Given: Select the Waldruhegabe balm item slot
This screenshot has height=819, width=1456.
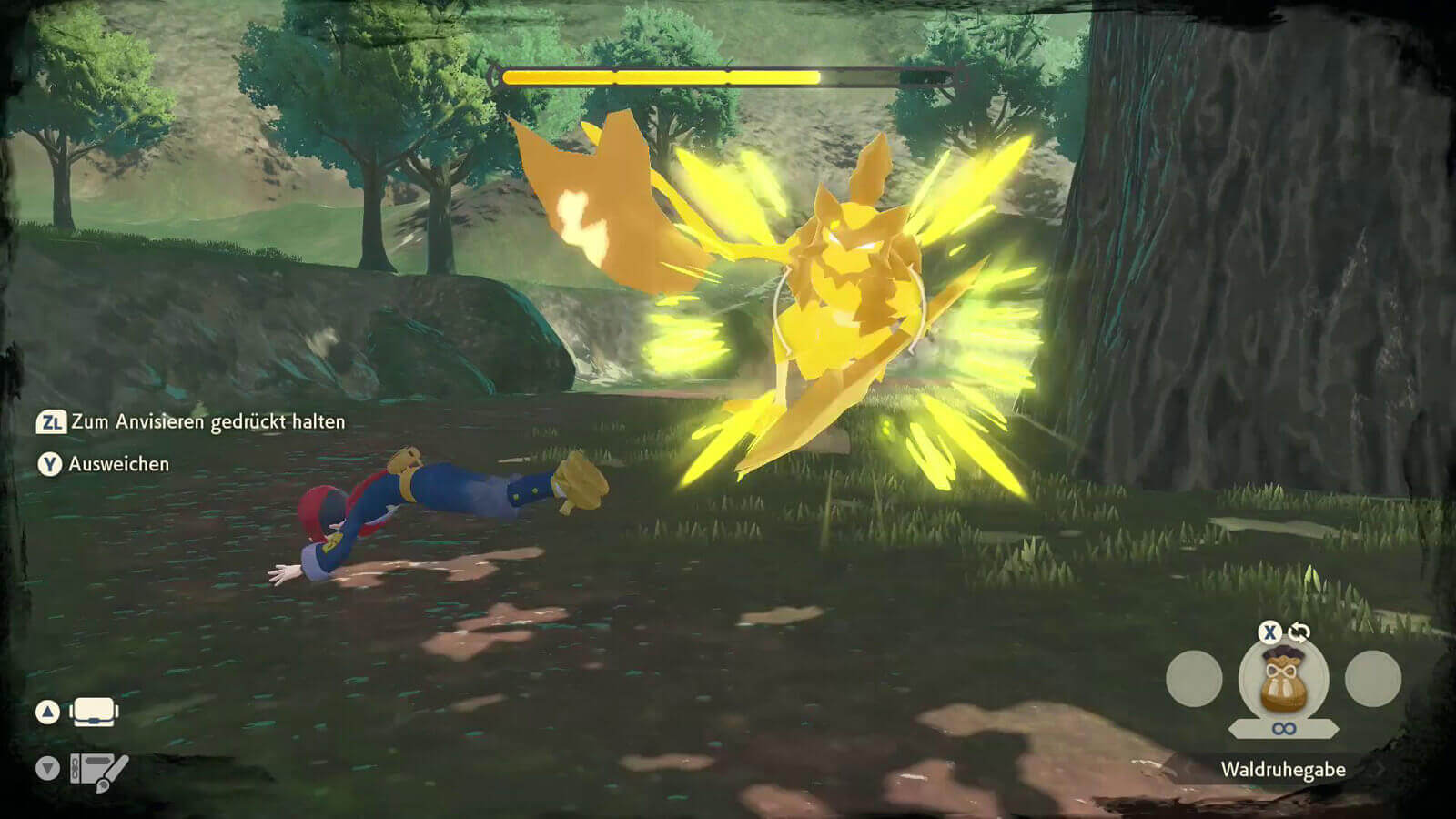Looking at the screenshot, I should coord(1283,681).
